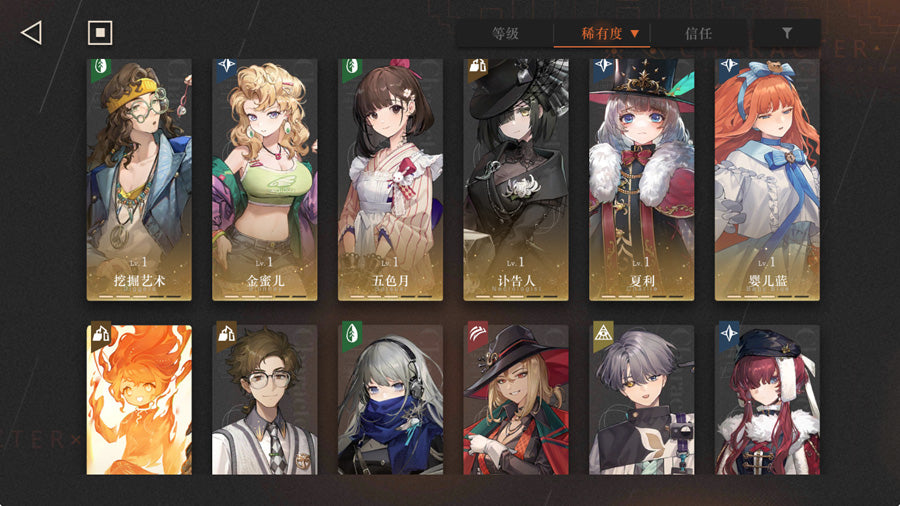This screenshot has width=900, height=506.
Task: Select the 夏利 character card
Action: [642, 180]
